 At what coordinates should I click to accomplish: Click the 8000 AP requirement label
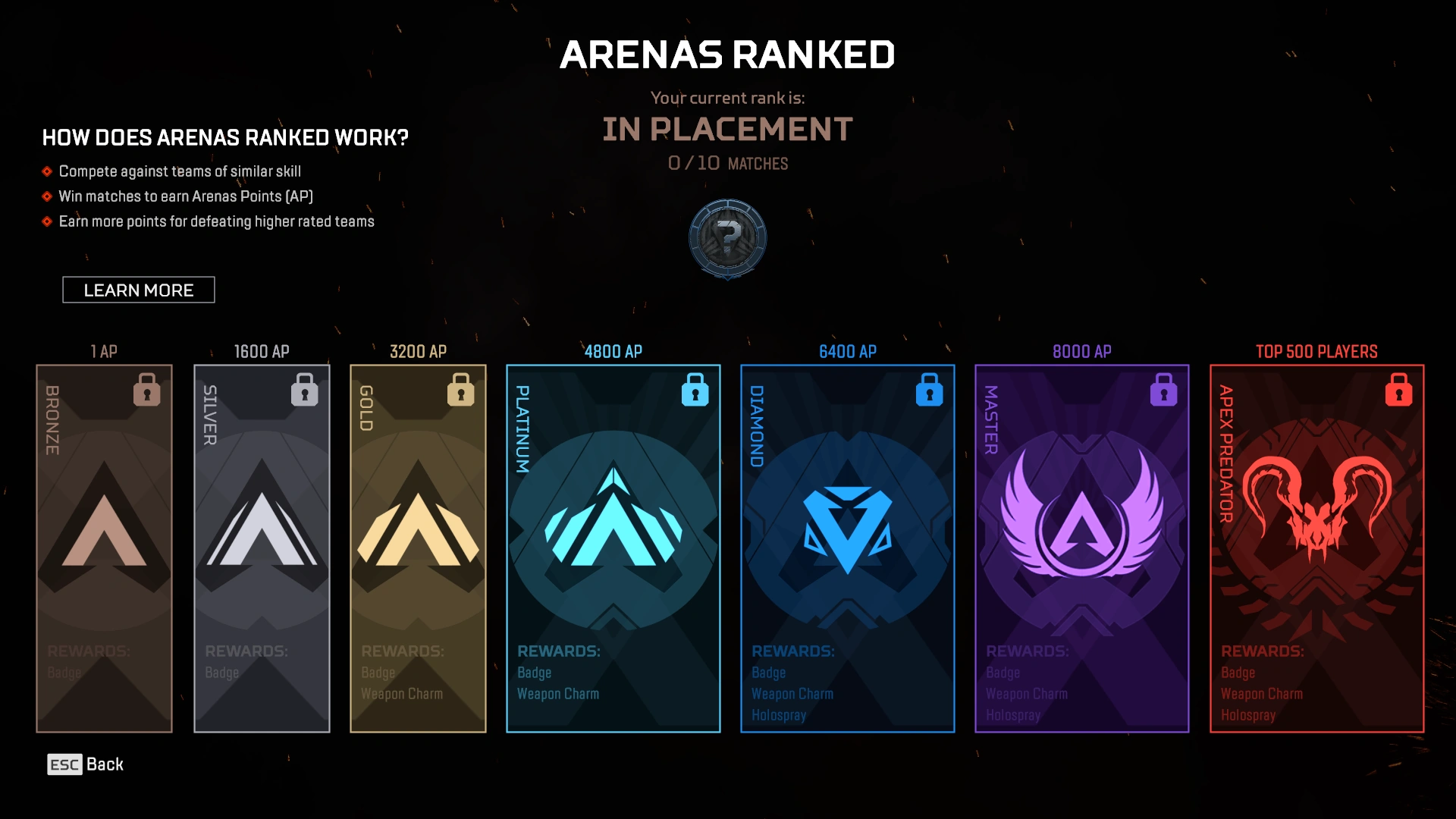tap(1081, 351)
